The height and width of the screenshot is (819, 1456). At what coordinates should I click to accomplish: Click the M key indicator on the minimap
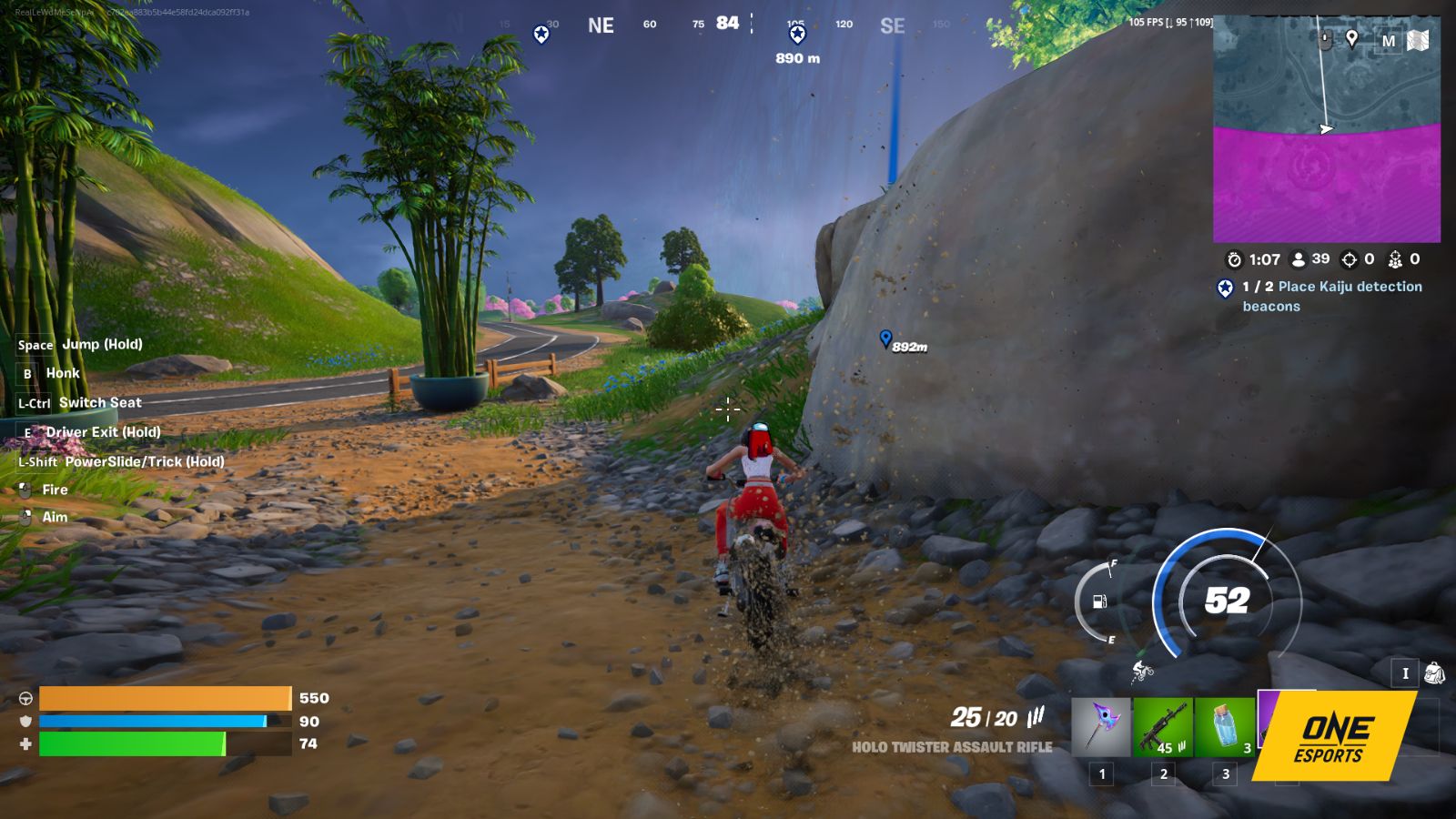1390,39
